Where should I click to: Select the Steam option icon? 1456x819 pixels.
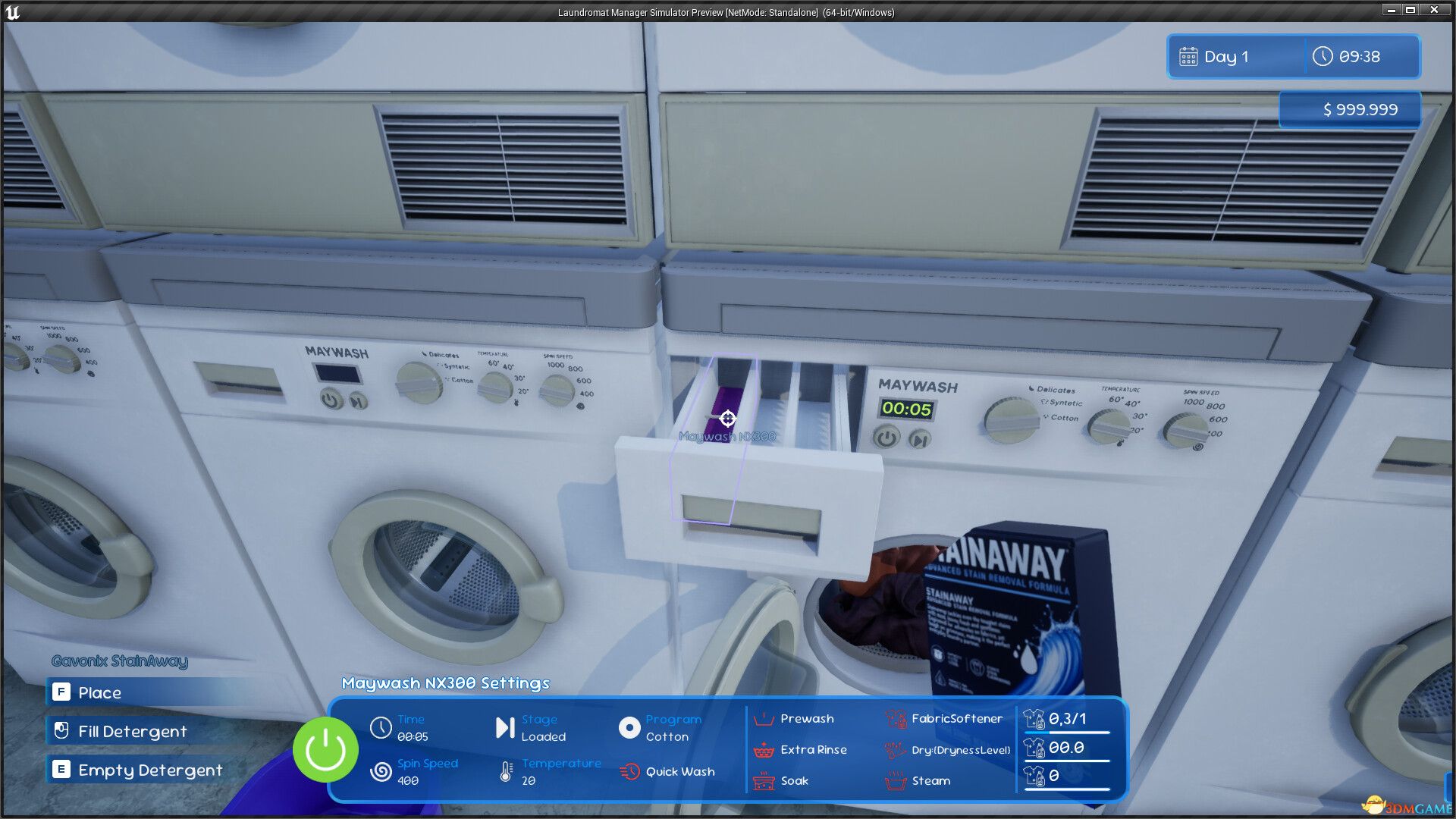click(x=895, y=780)
